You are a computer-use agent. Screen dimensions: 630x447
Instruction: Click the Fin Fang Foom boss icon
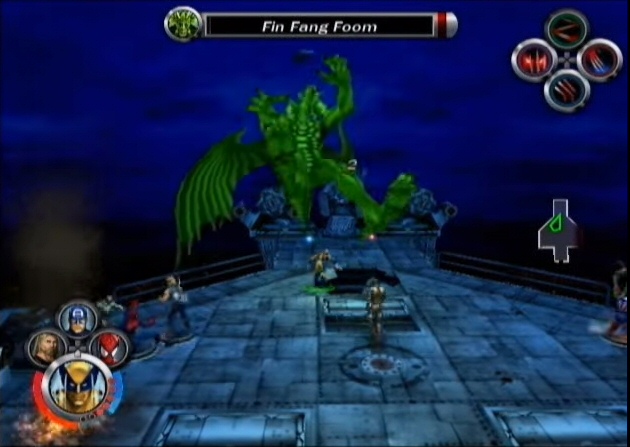click(183, 23)
